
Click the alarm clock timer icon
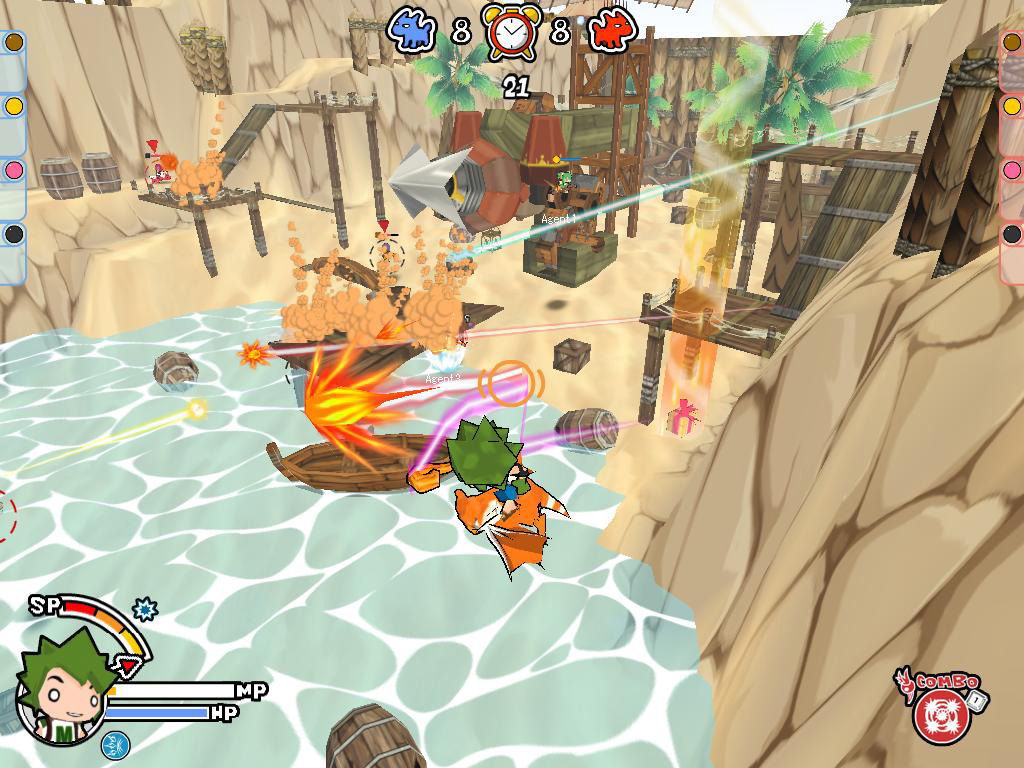(x=510, y=32)
